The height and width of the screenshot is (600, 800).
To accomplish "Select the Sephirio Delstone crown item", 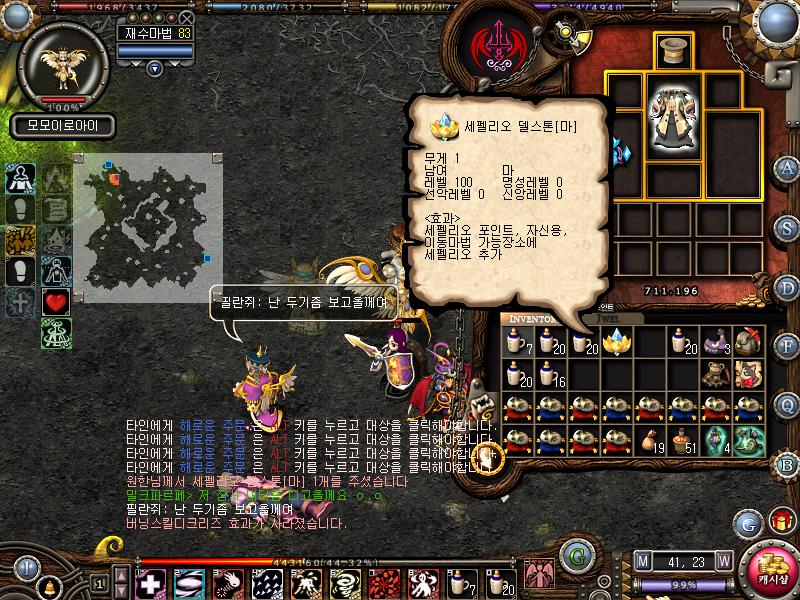I will [x=619, y=344].
